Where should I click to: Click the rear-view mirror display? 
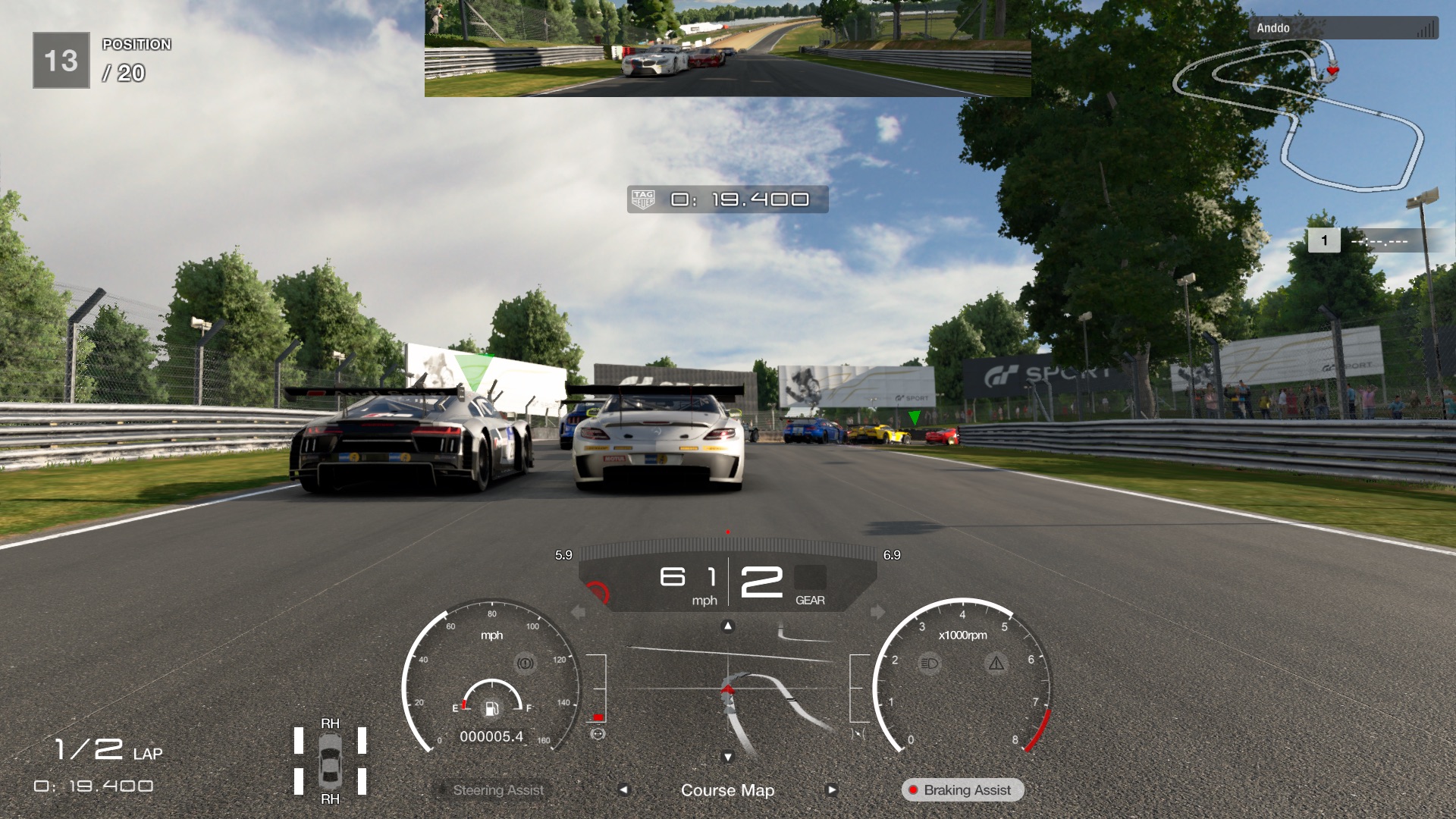(727, 49)
